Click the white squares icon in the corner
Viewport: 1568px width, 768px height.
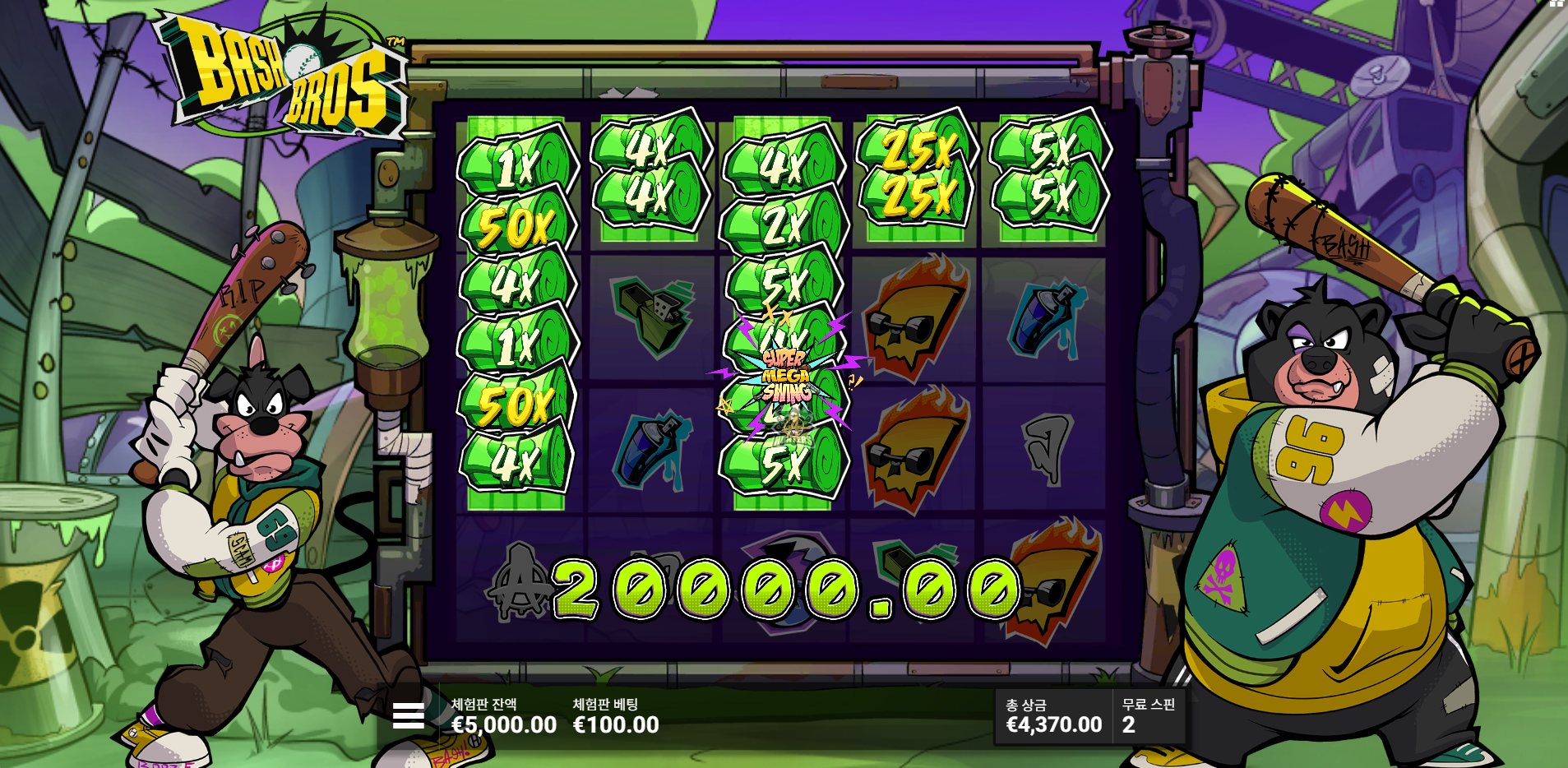pos(1556,3)
